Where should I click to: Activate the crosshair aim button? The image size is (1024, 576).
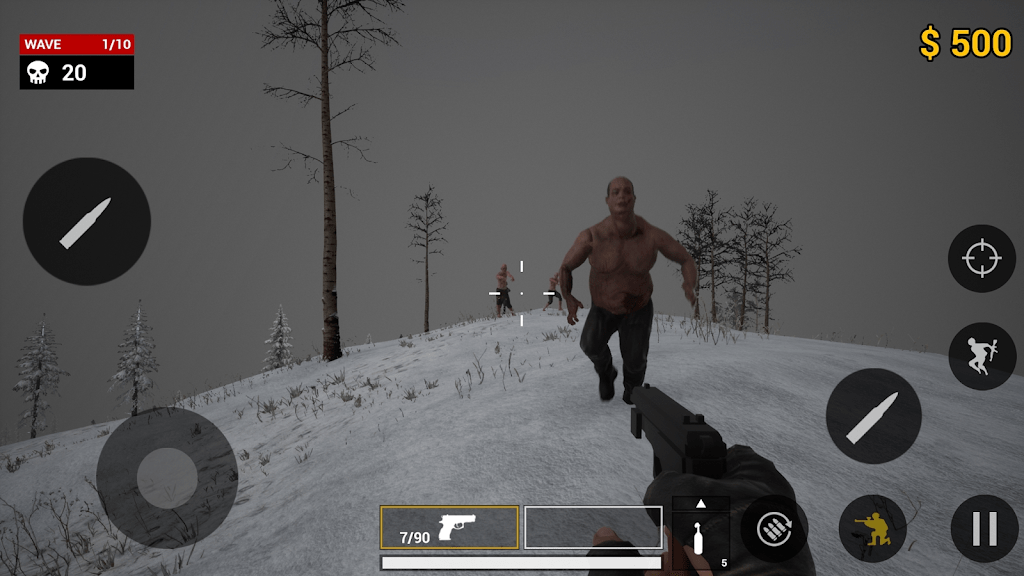tap(981, 259)
